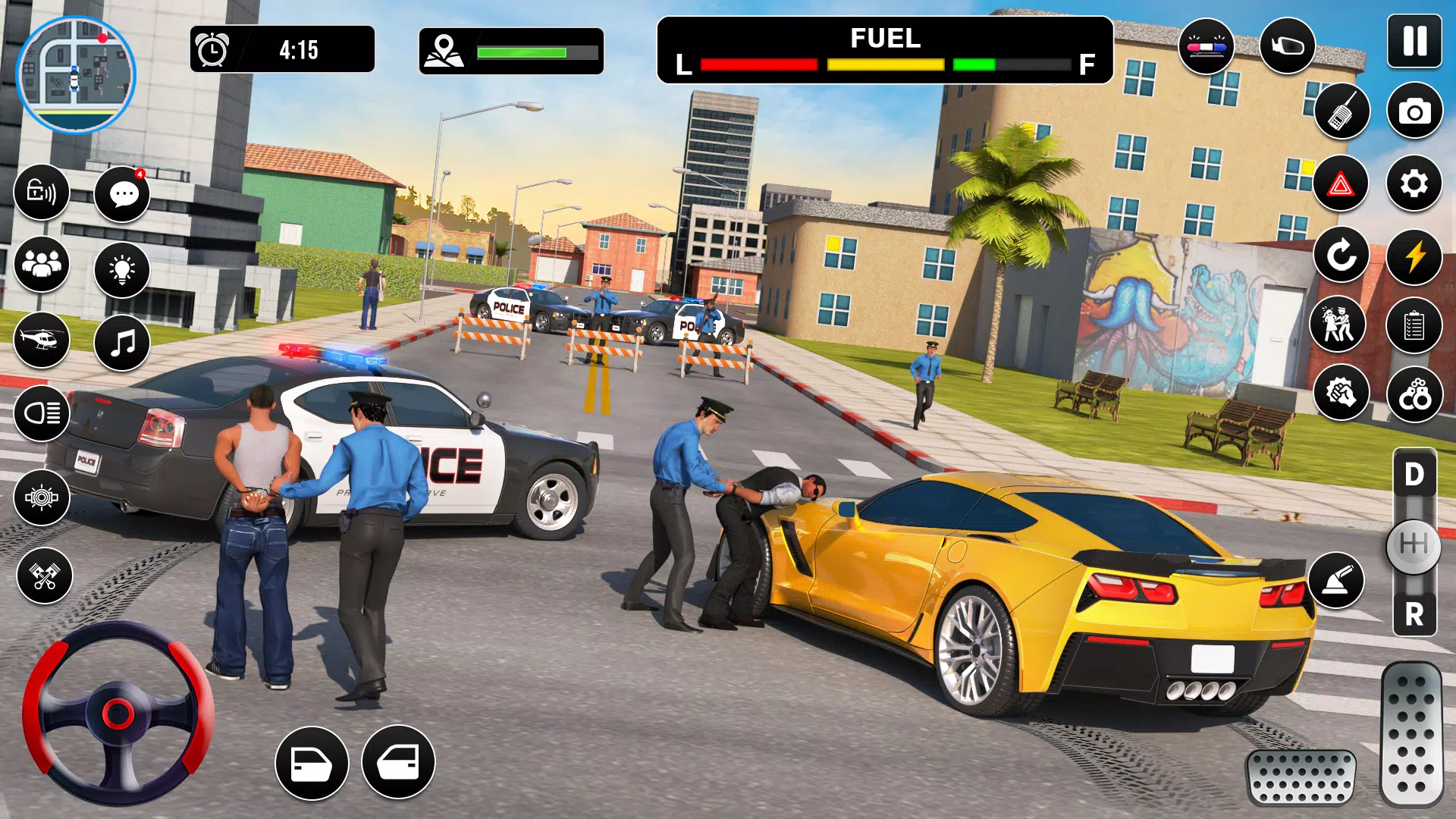Toggle the car headlights on

pos(42,414)
